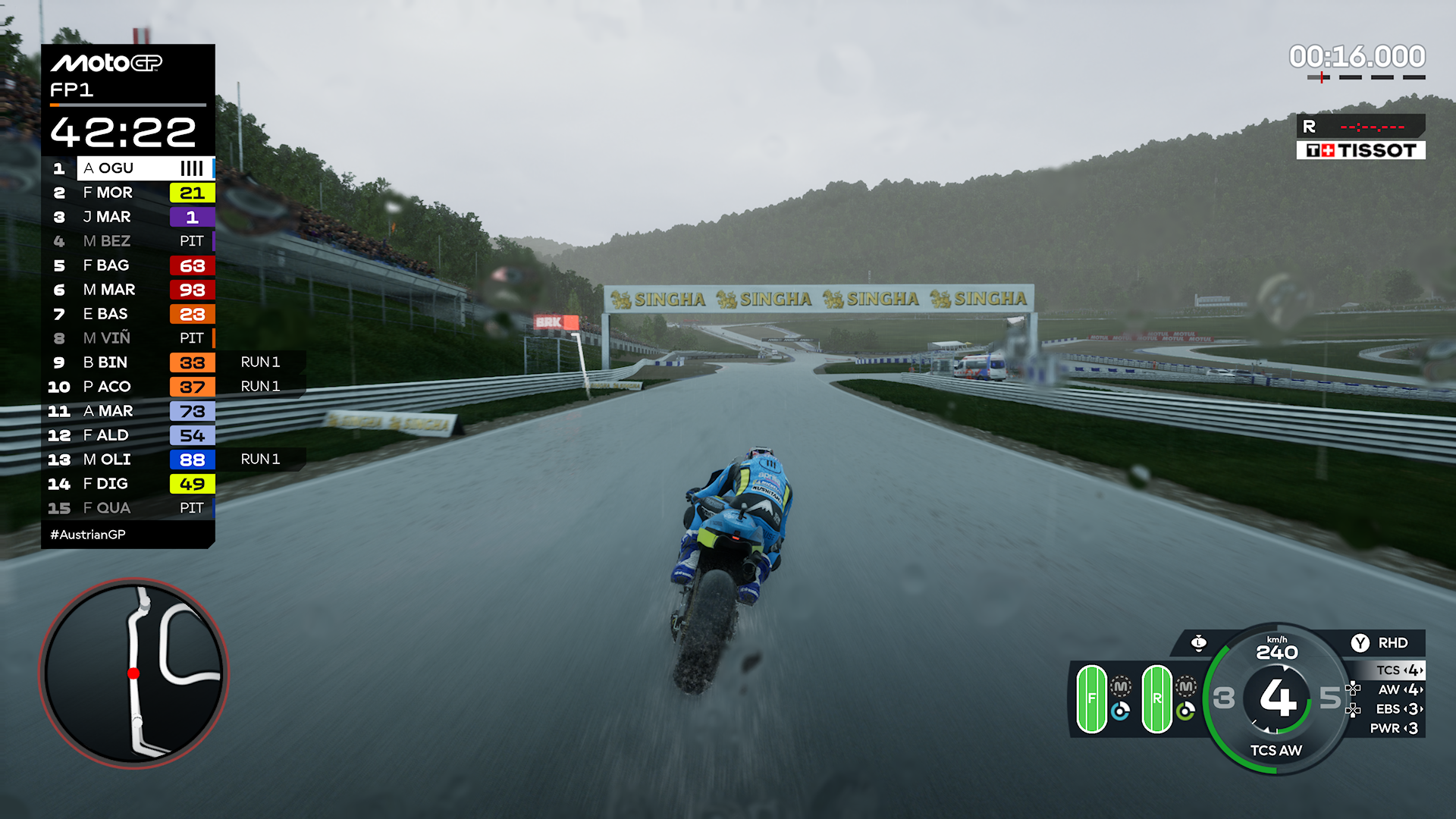Click the Tissot lap record panel
The image size is (1456, 819).
coord(1360,137)
